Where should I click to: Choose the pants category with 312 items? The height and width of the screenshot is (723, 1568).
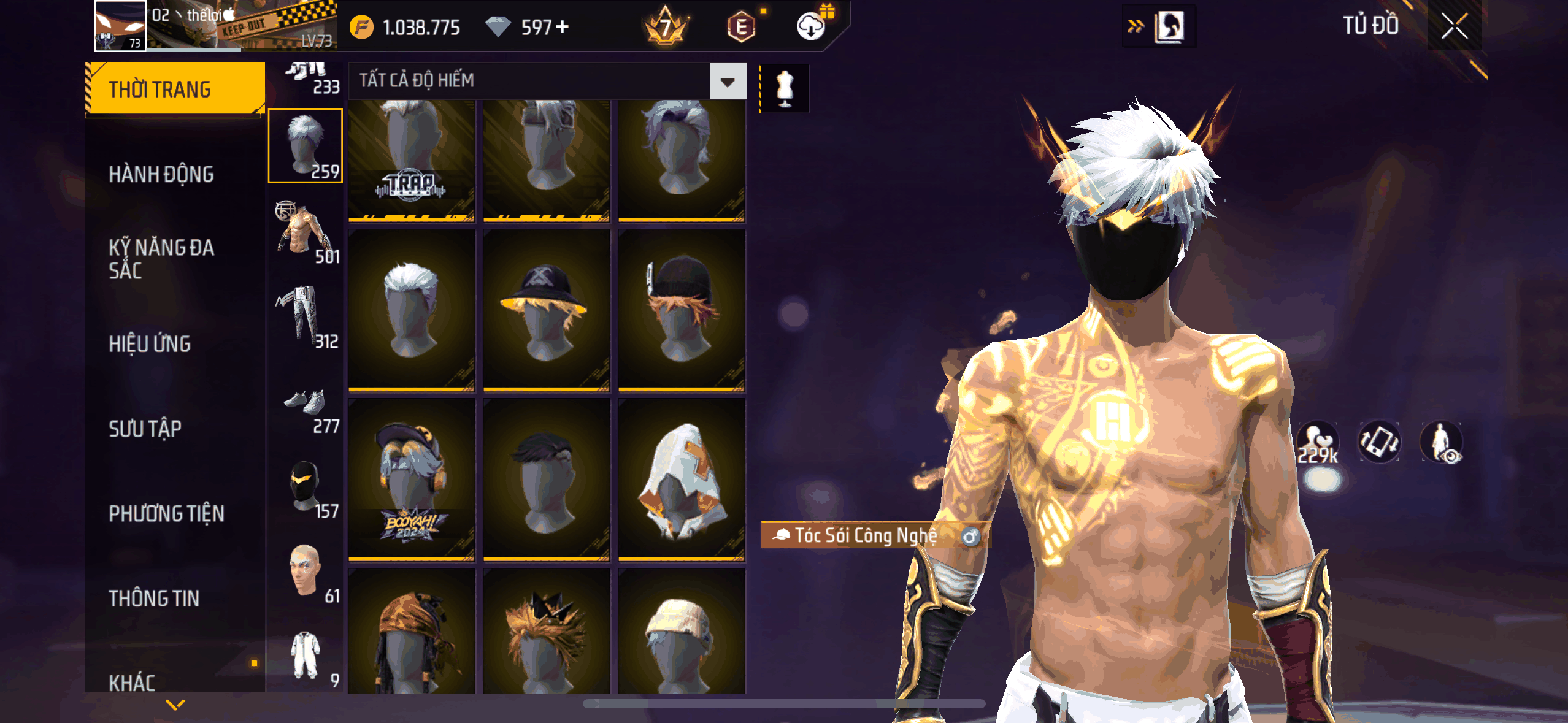306,316
